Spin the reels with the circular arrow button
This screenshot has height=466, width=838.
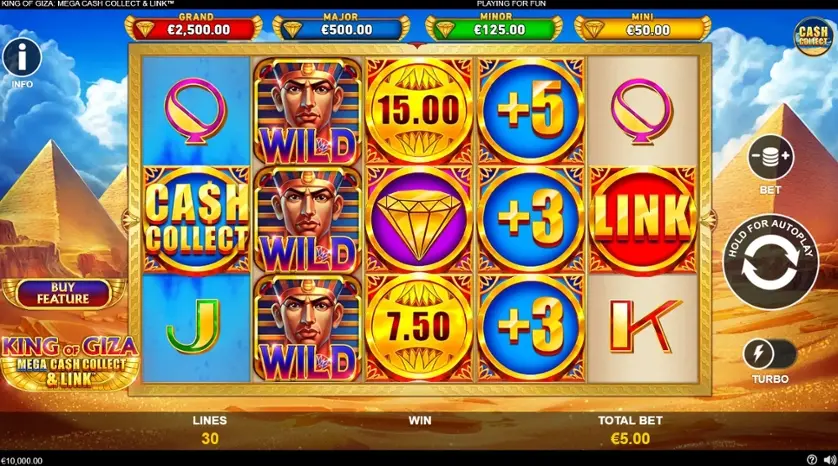(x=770, y=260)
